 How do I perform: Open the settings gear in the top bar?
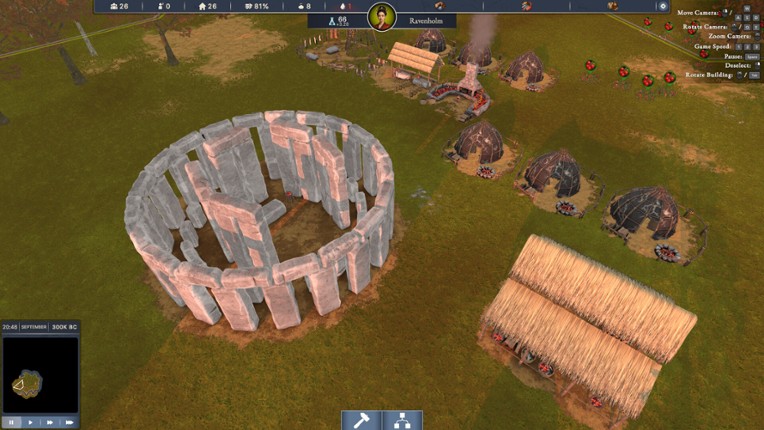[x=662, y=6]
